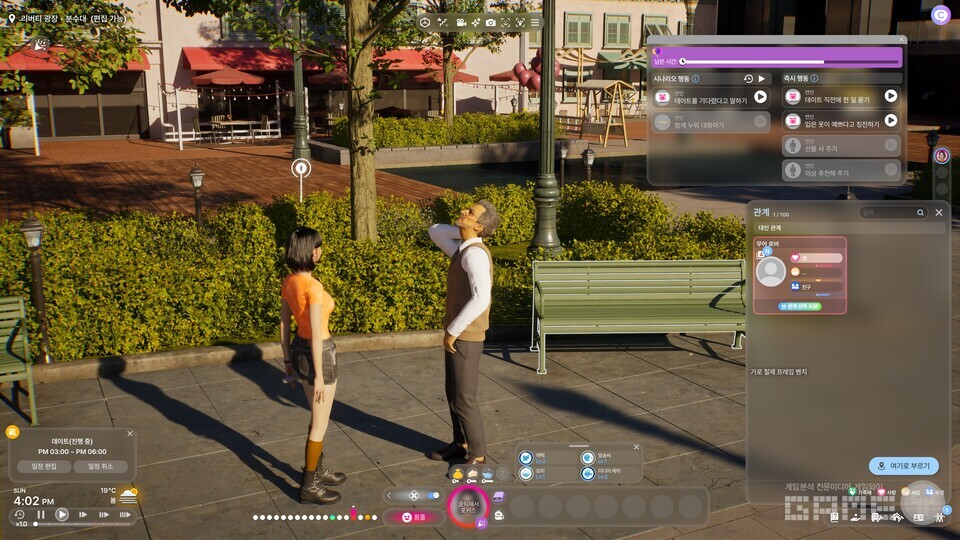960x540 pixels.
Task: Set game speed to normal play
Action: (x=62, y=515)
